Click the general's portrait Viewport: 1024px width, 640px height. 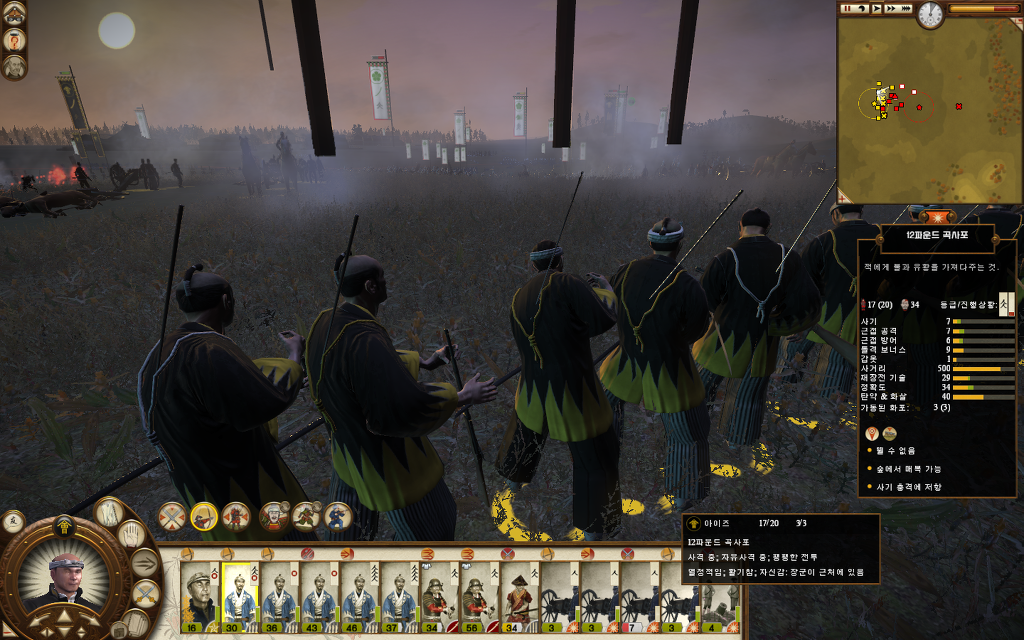(67, 582)
